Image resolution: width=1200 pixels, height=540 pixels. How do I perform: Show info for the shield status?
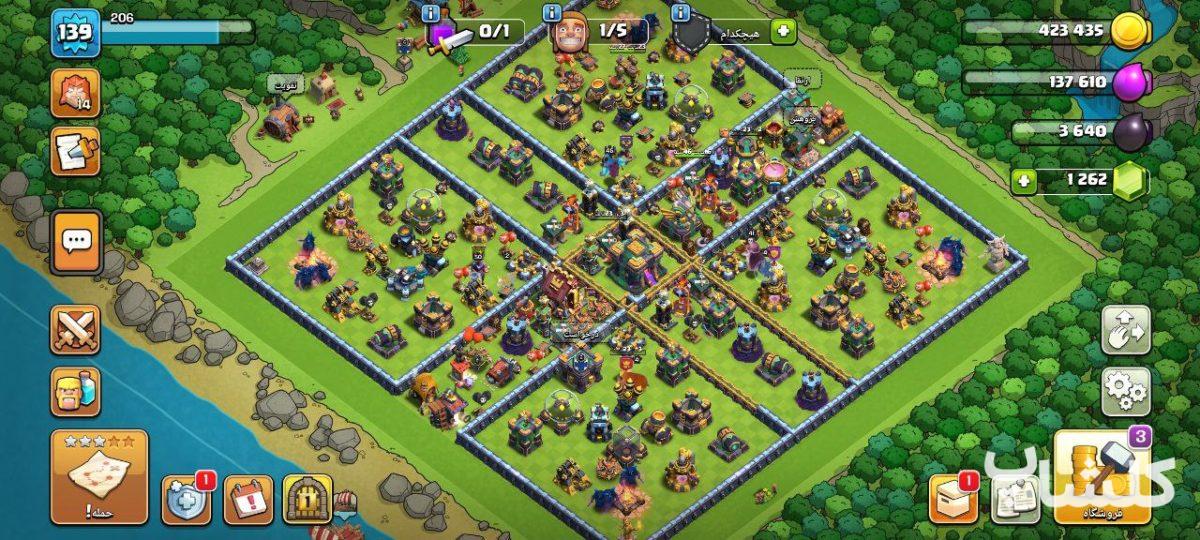[x=681, y=13]
